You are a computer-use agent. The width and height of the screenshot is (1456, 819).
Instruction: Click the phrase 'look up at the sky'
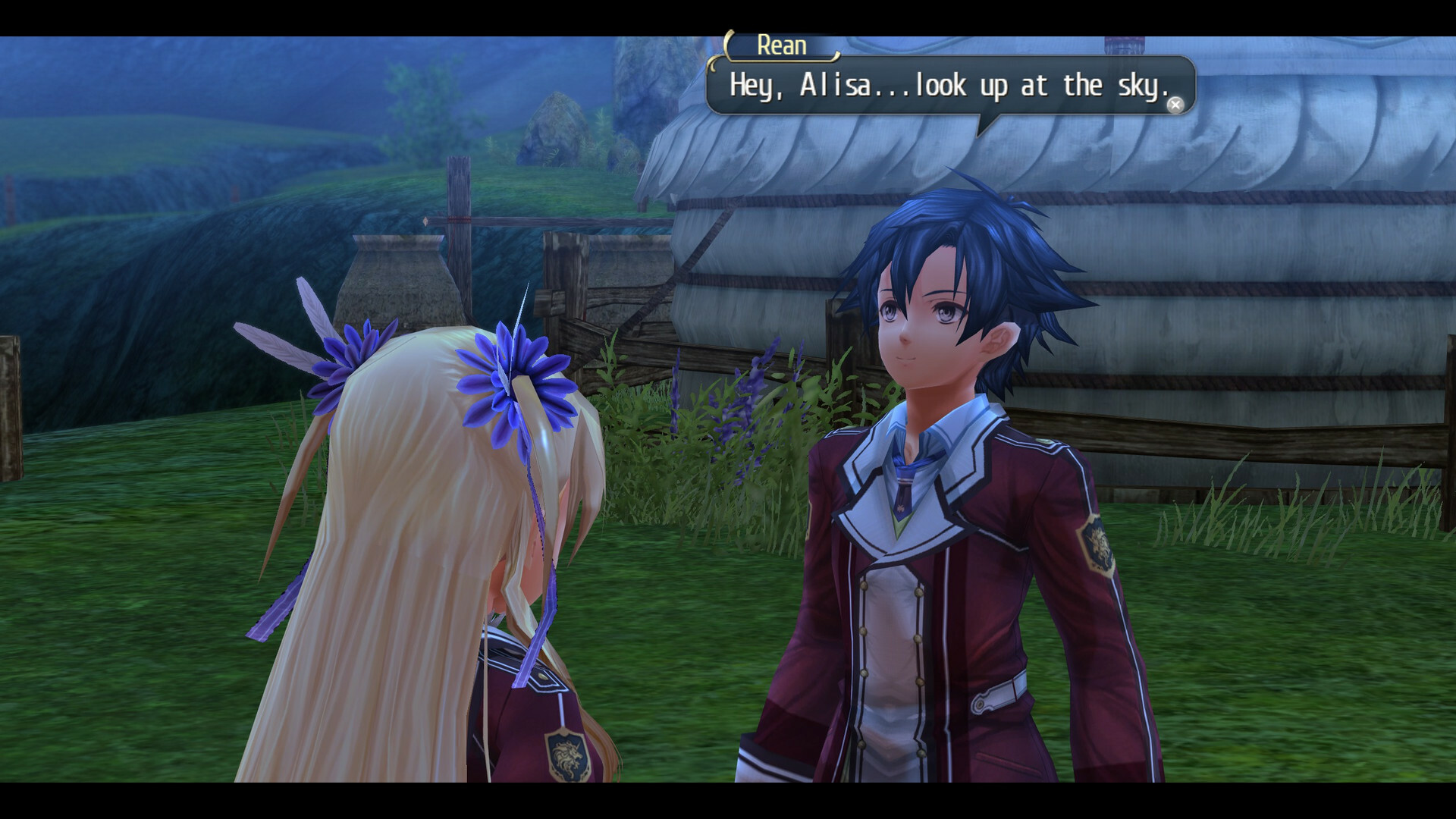point(1046,86)
